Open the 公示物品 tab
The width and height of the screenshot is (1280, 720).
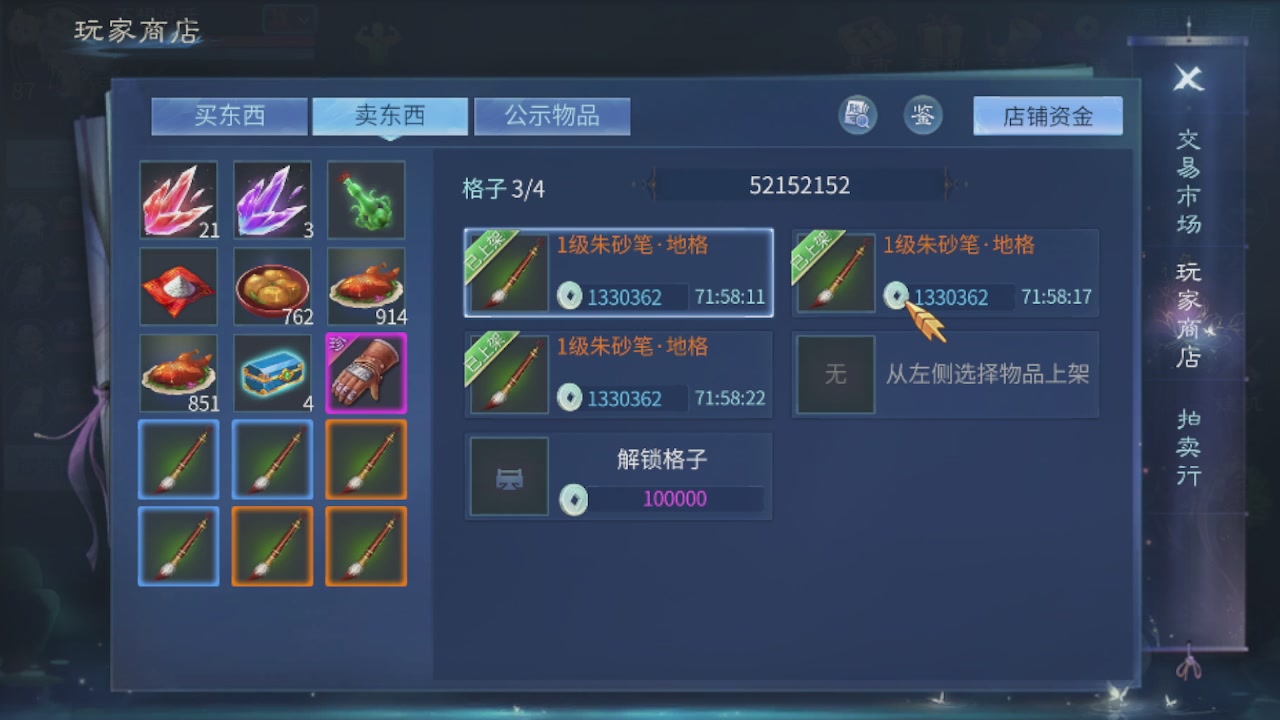[x=552, y=115]
